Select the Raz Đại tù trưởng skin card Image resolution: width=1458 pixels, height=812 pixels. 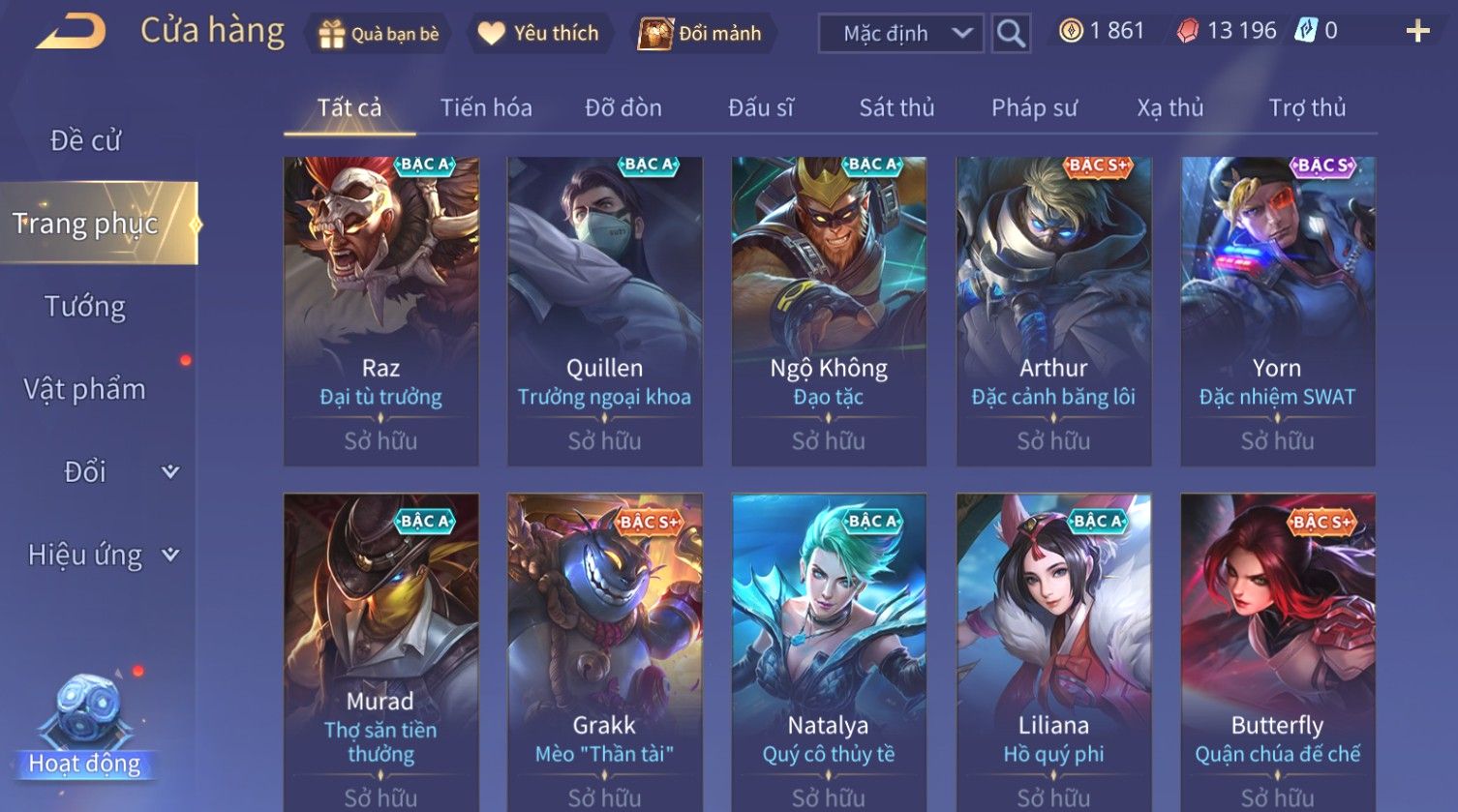click(x=380, y=310)
